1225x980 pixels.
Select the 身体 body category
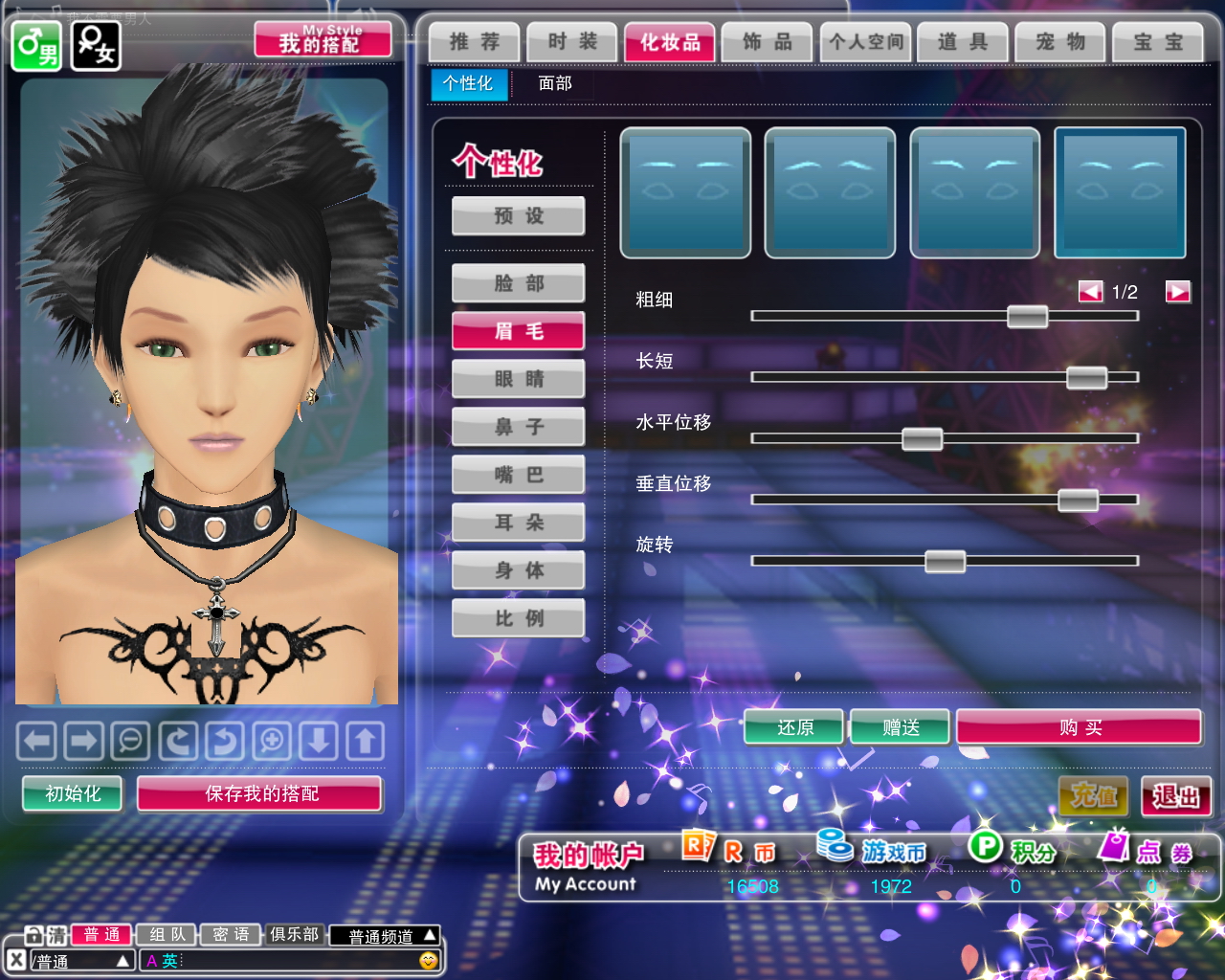(518, 570)
